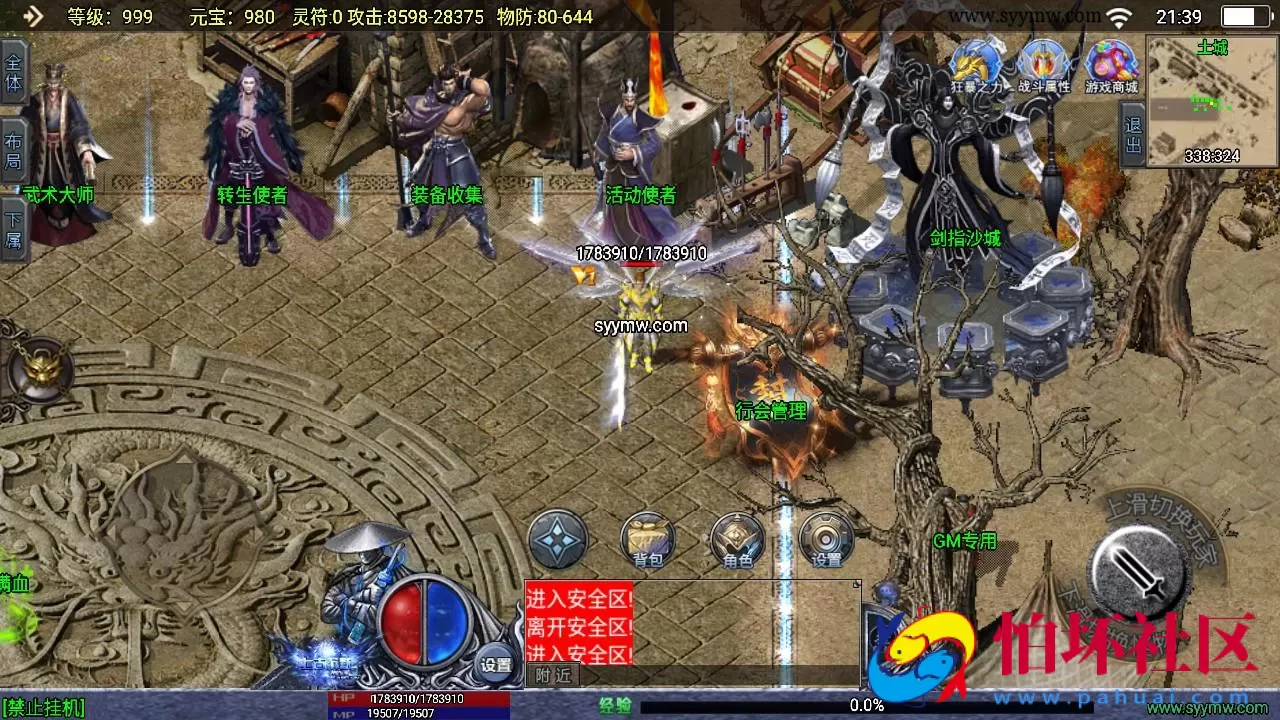The image size is (1280, 720).
Task: Open the 游戏商城 game shop icon
Action: [x=1111, y=66]
